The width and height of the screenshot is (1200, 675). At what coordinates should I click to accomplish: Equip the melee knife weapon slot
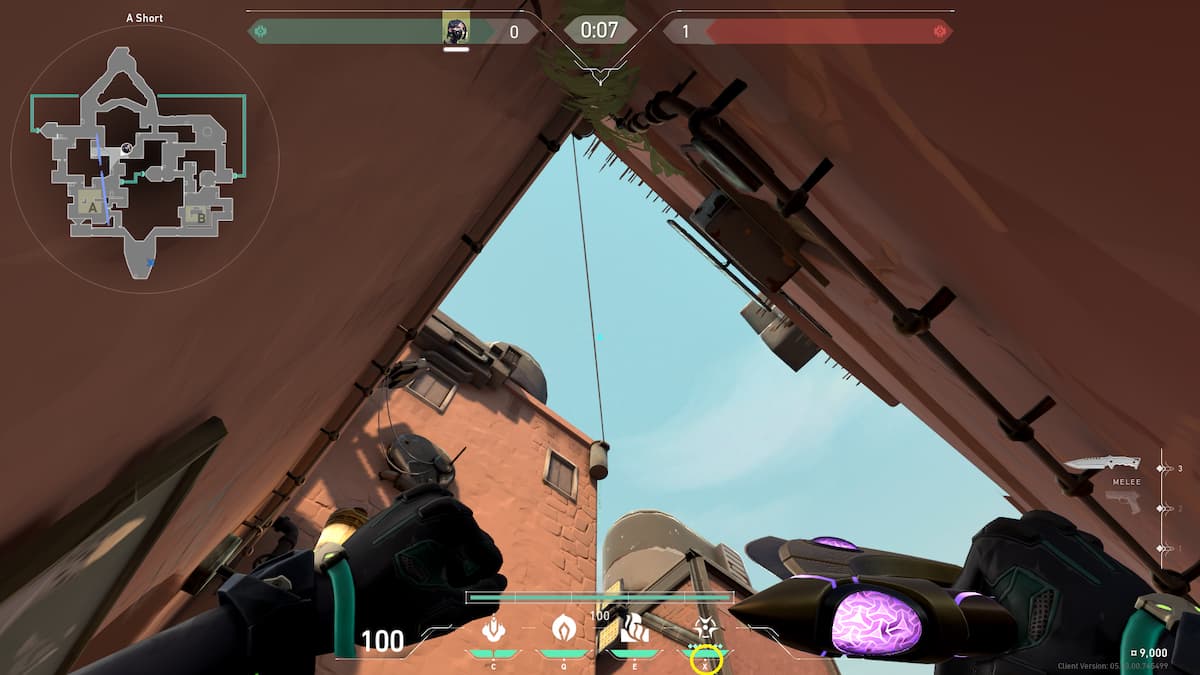(1102, 463)
